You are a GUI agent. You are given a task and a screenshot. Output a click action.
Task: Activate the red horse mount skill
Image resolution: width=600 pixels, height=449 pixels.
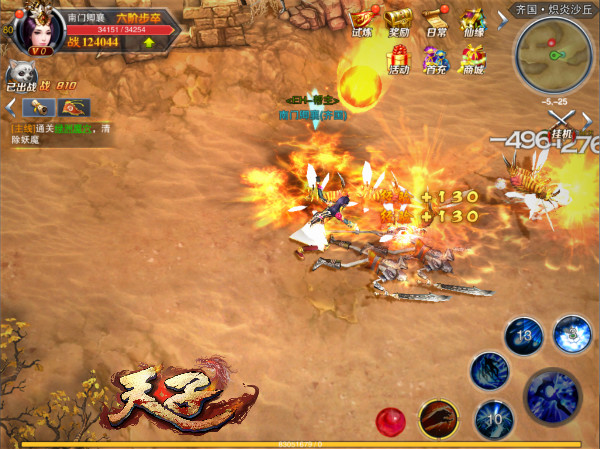(x=439, y=418)
